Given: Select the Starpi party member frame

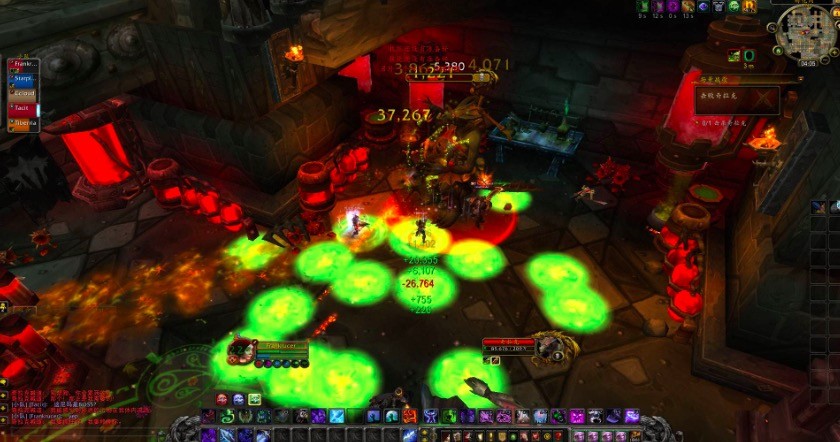Looking at the screenshot, I should coord(24,78).
